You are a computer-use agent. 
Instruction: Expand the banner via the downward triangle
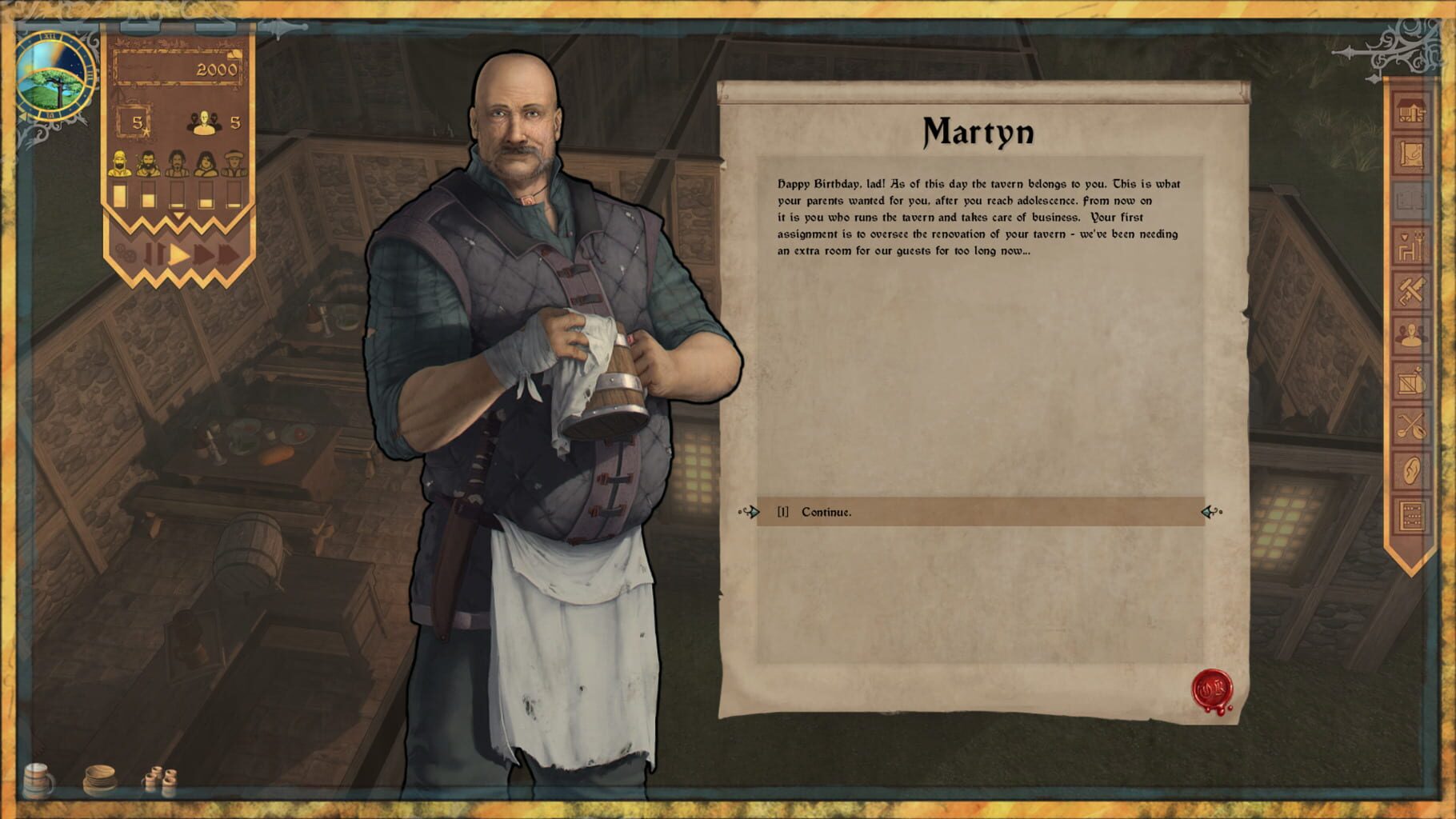[x=178, y=214]
